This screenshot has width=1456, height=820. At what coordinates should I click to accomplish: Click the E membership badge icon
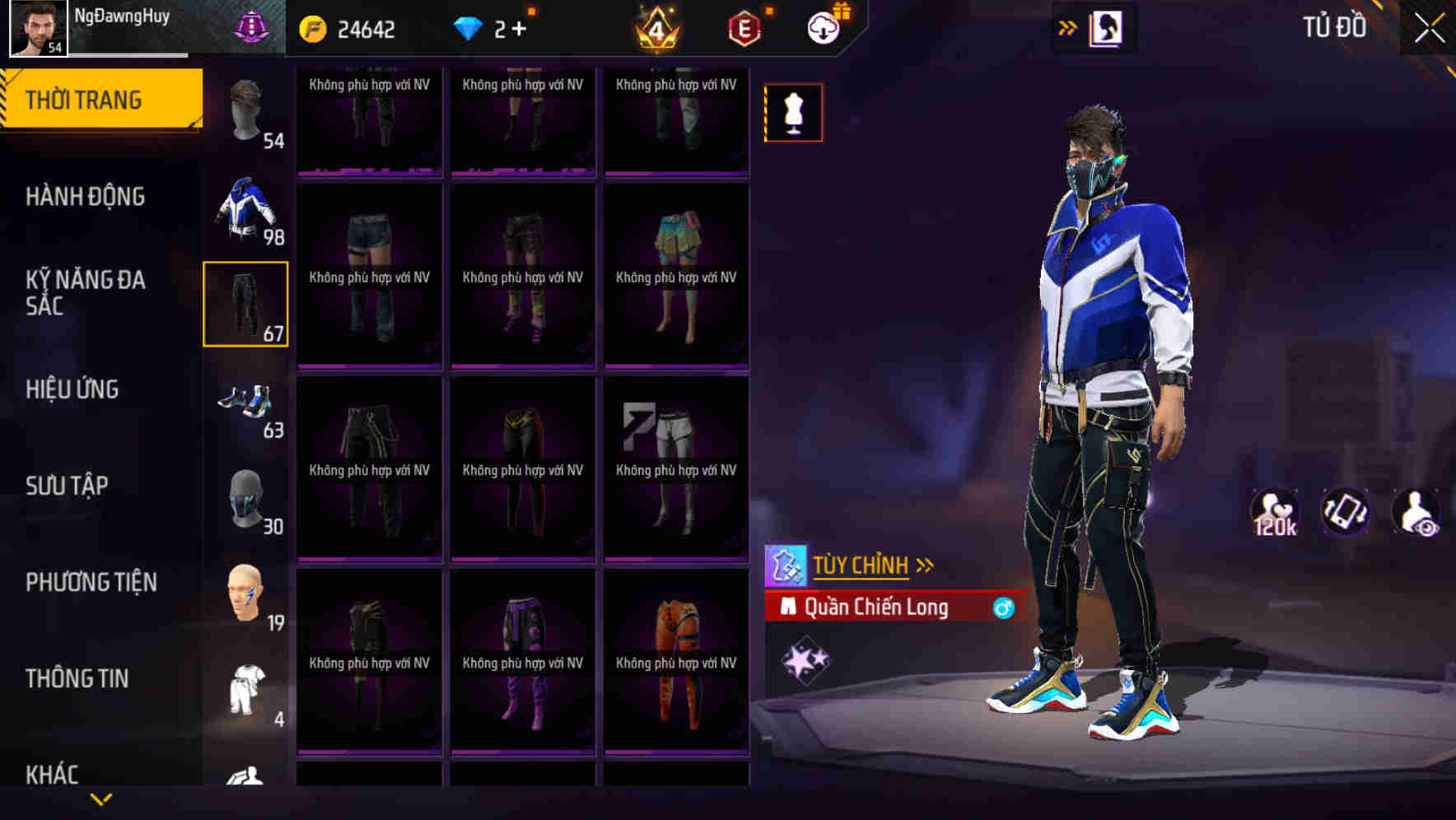pos(741,27)
